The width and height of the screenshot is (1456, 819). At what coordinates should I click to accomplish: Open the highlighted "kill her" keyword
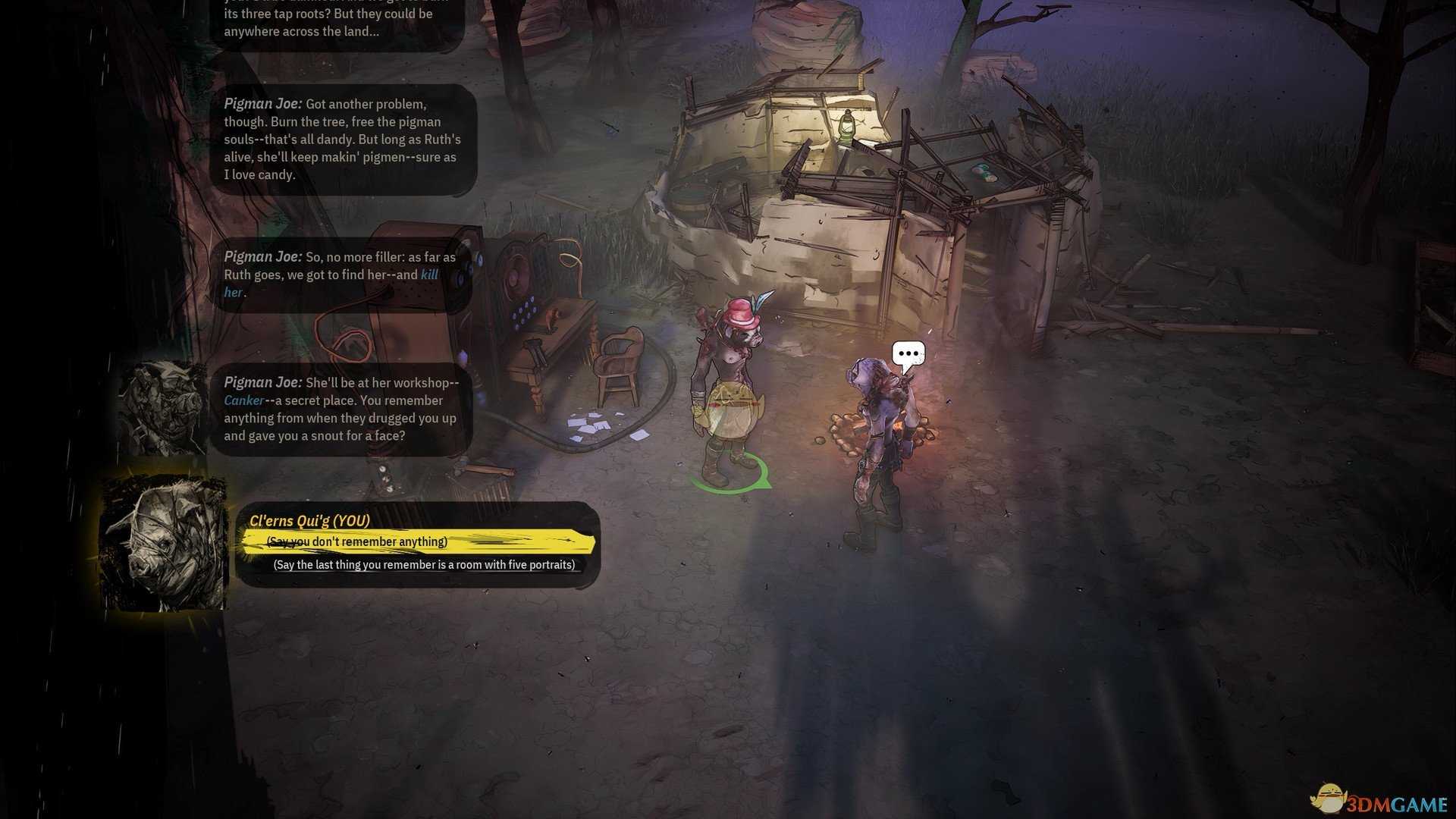429,275
